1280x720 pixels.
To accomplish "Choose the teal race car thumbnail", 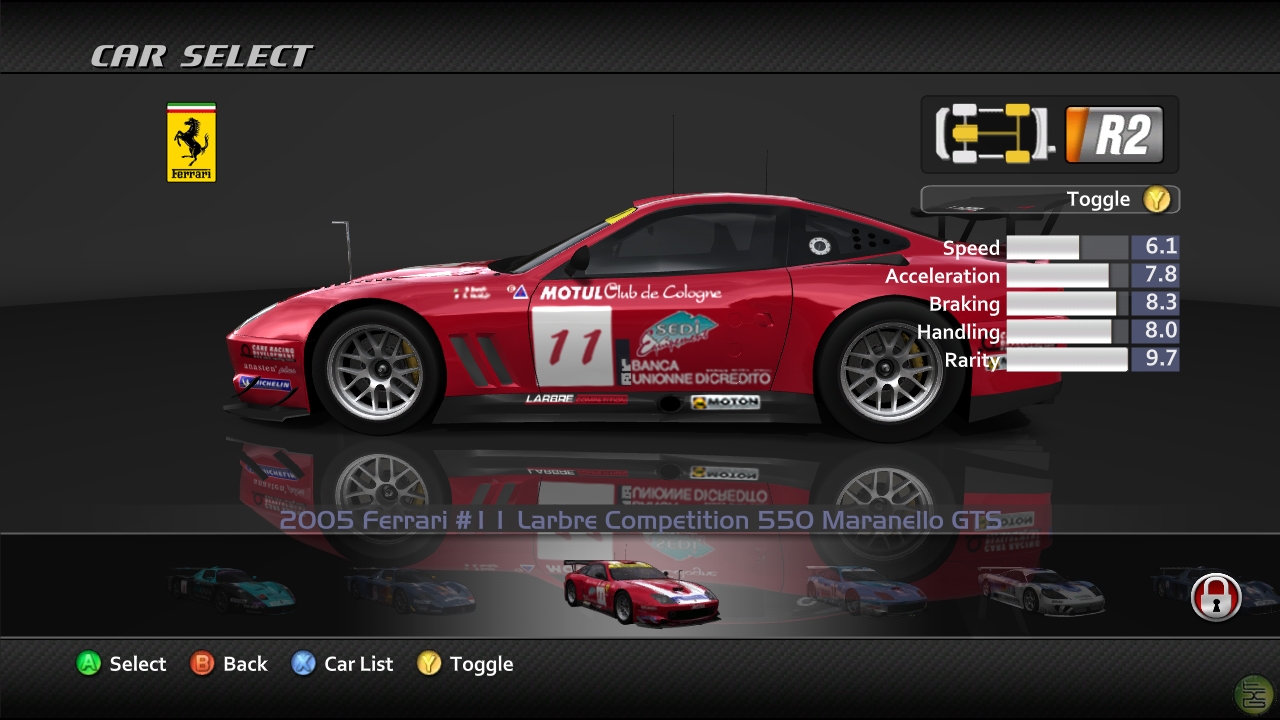I will [232, 589].
